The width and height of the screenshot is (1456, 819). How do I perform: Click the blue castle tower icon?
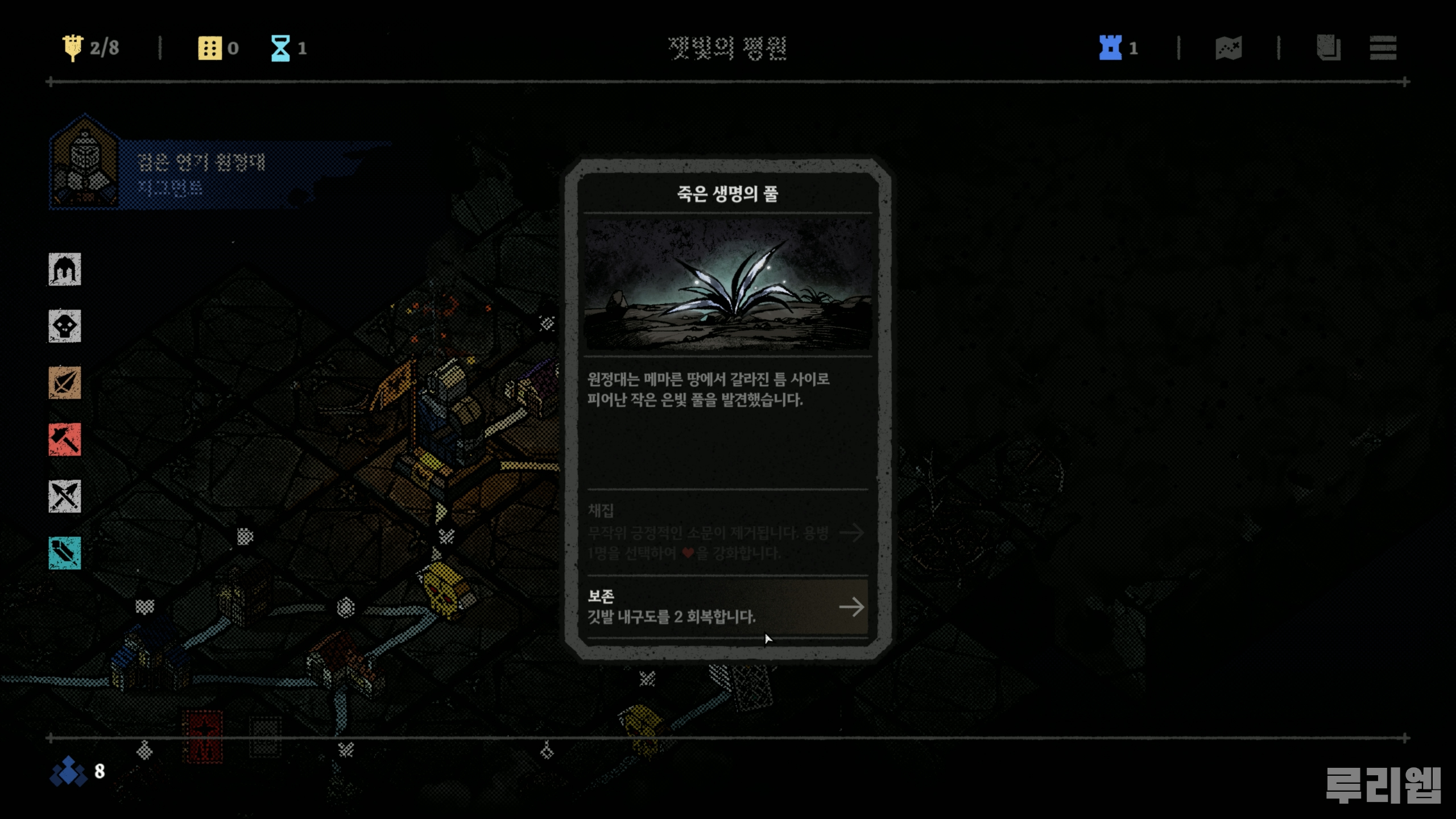1110,48
